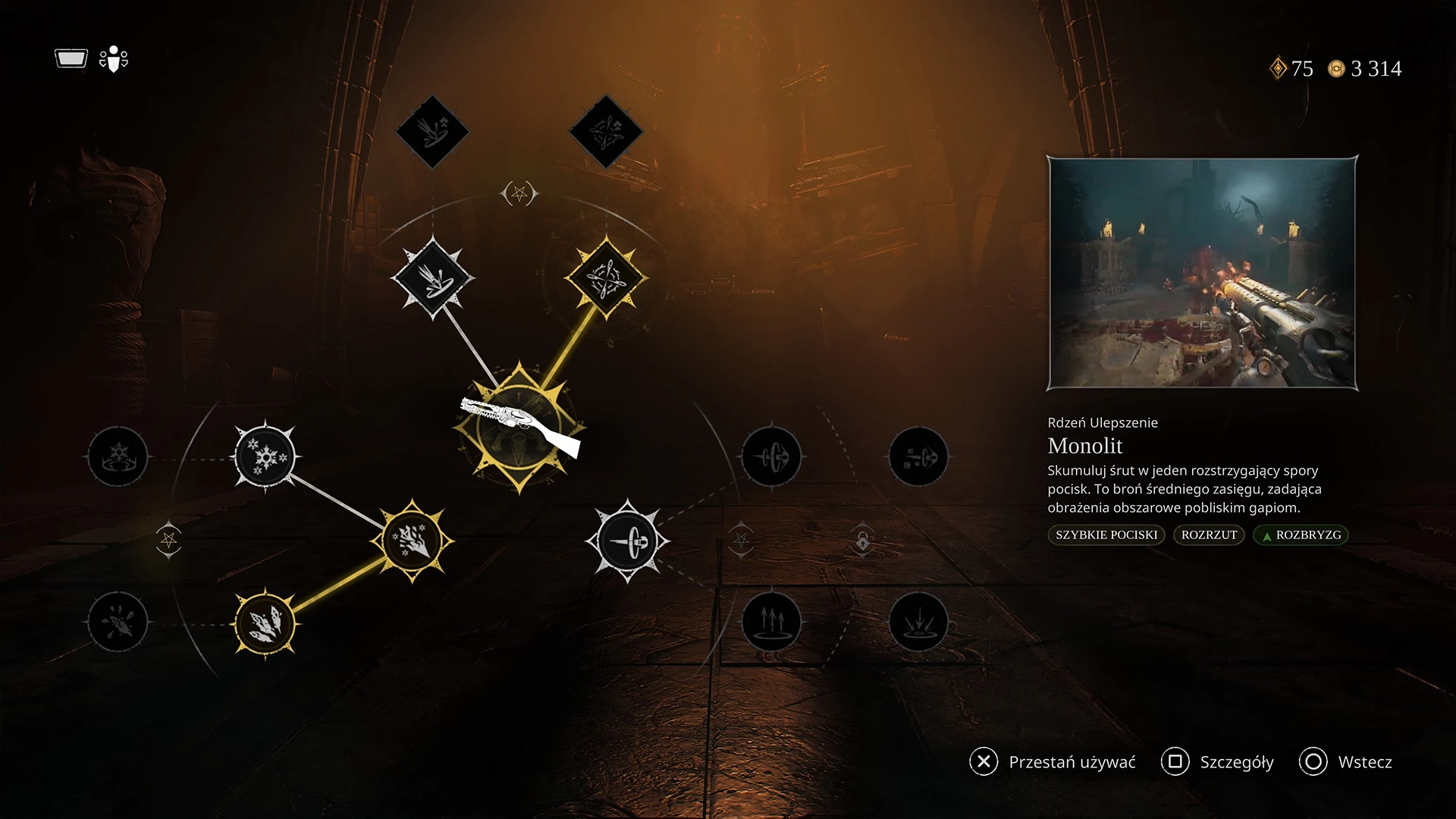The height and width of the screenshot is (819, 1456).
Task: Open the card tray icon
Action: [x=71, y=58]
